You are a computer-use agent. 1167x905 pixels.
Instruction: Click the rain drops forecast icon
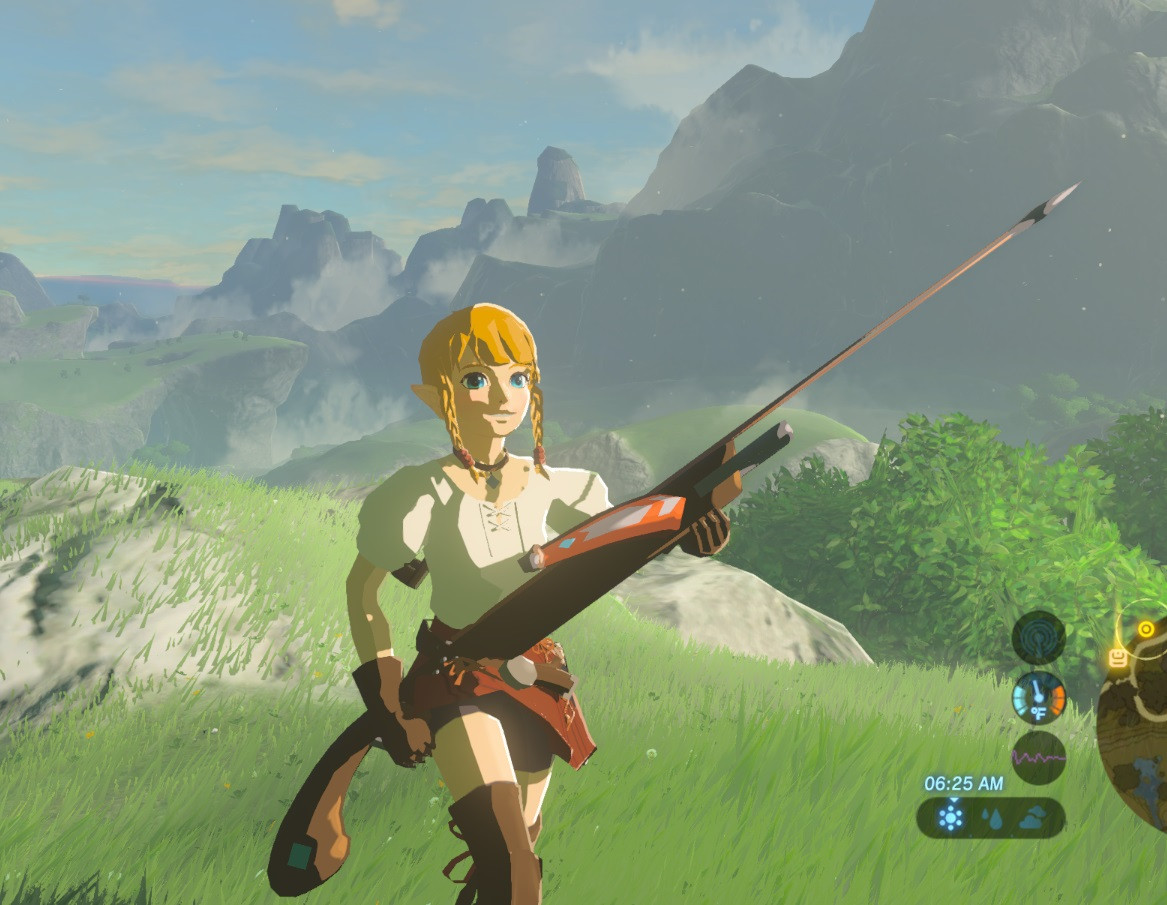[991, 818]
